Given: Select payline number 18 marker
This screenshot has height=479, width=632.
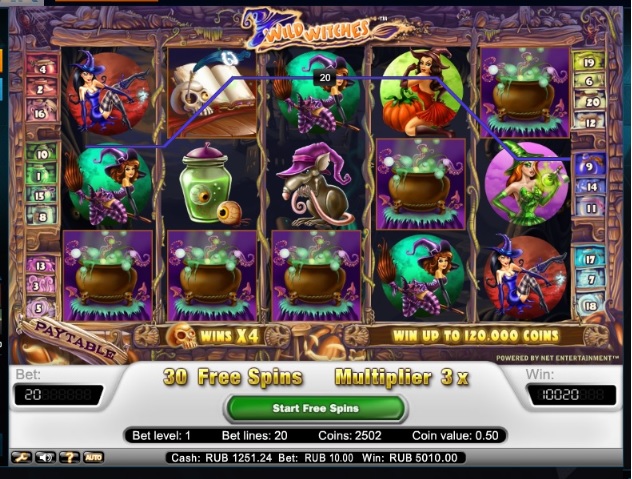Looking at the screenshot, I should point(590,304).
